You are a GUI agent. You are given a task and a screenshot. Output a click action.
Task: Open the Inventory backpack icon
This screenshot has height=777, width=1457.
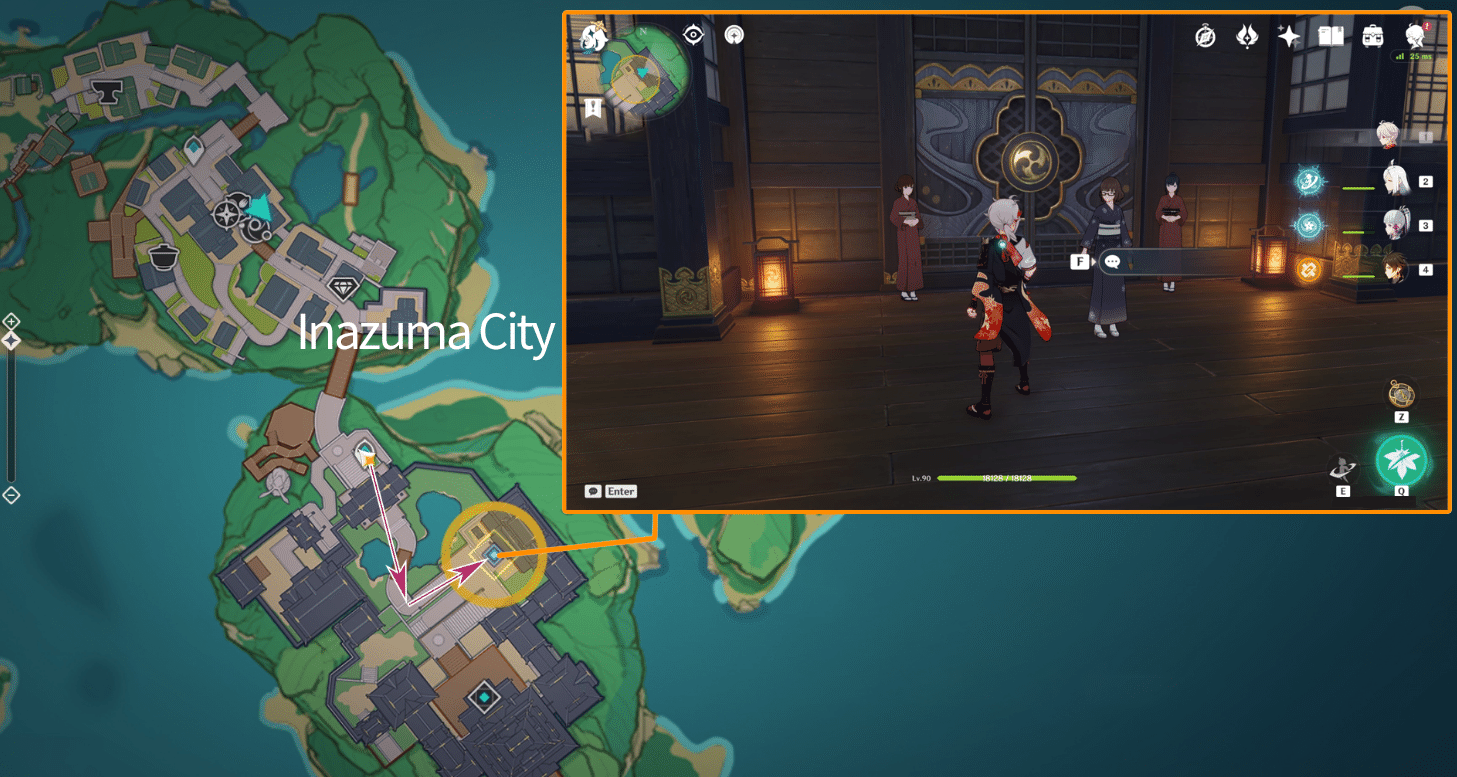[1371, 36]
